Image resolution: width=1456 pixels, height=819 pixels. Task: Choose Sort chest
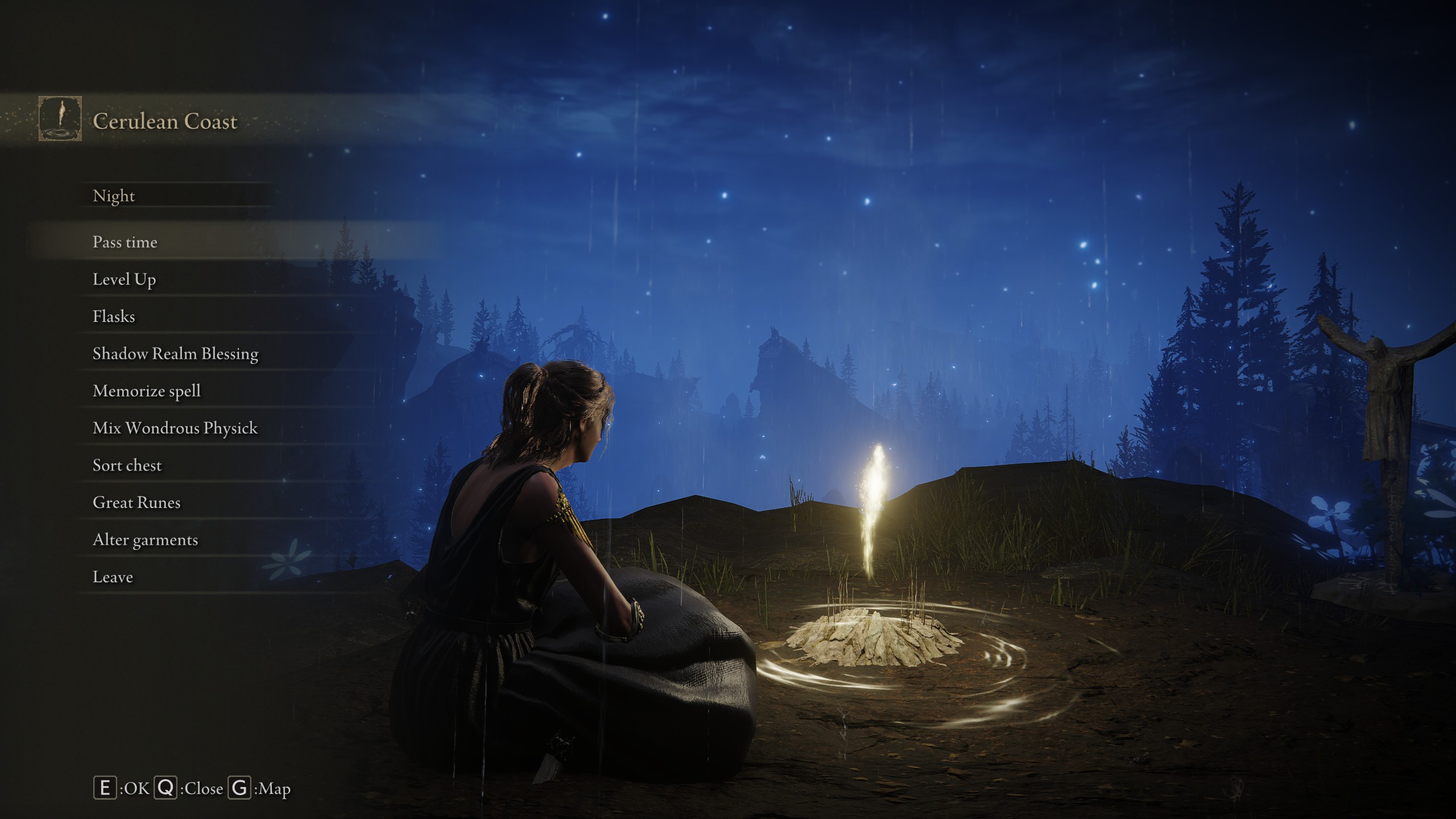click(x=127, y=466)
